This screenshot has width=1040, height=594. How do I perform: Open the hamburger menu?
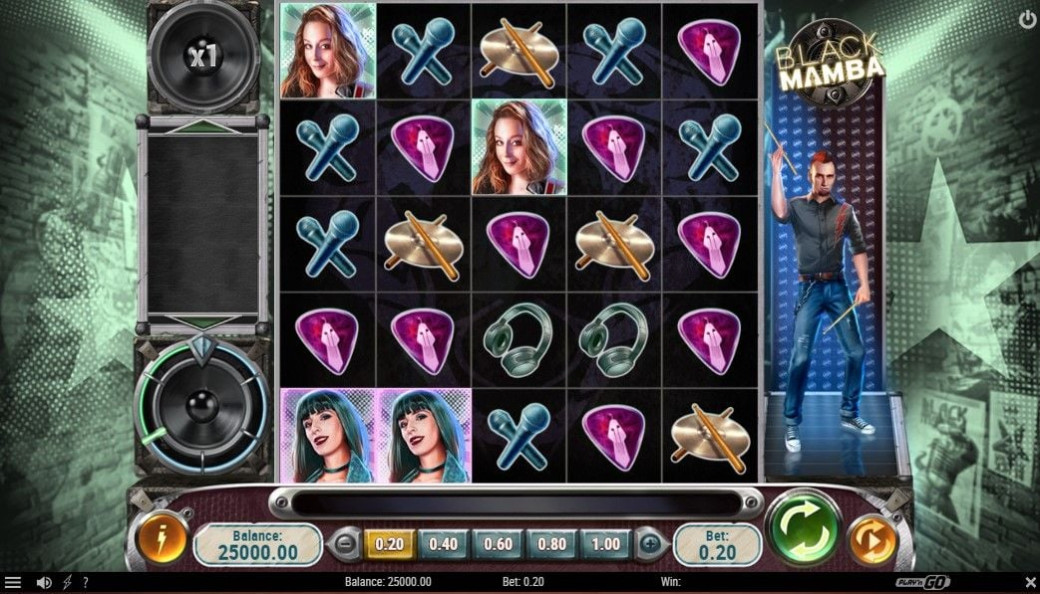(x=12, y=582)
